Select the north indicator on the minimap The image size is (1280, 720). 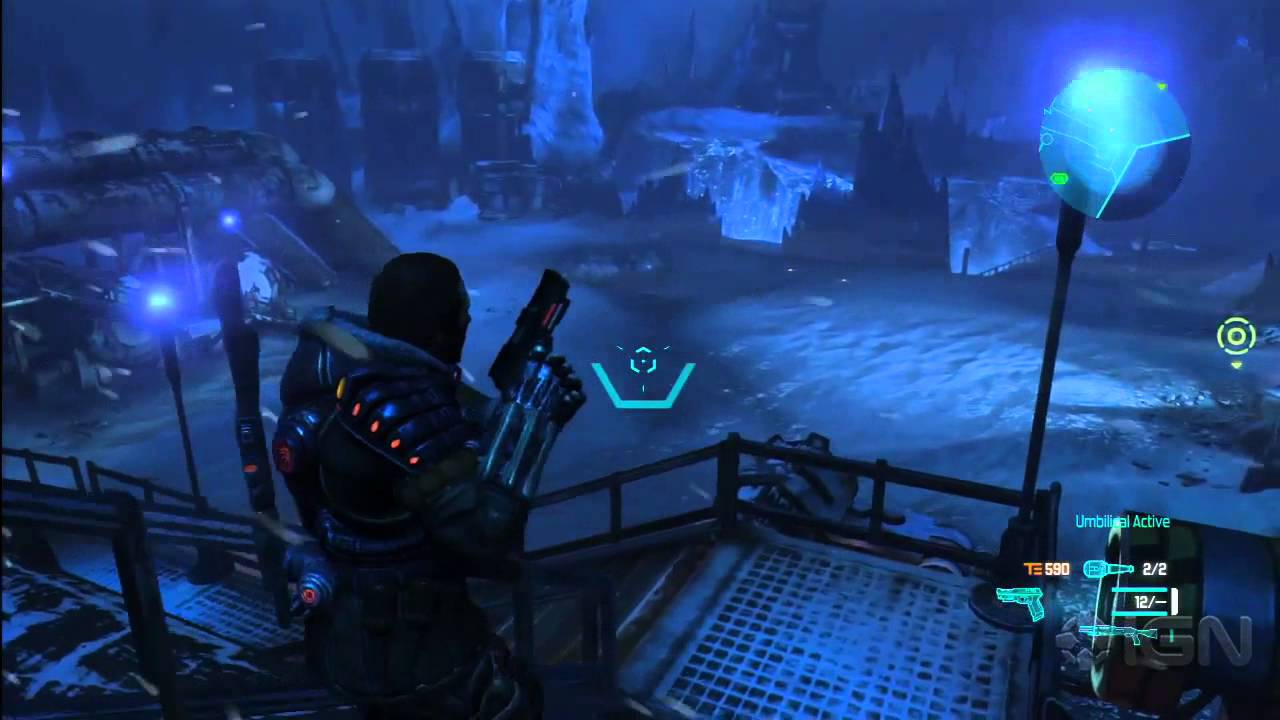pos(1047,110)
